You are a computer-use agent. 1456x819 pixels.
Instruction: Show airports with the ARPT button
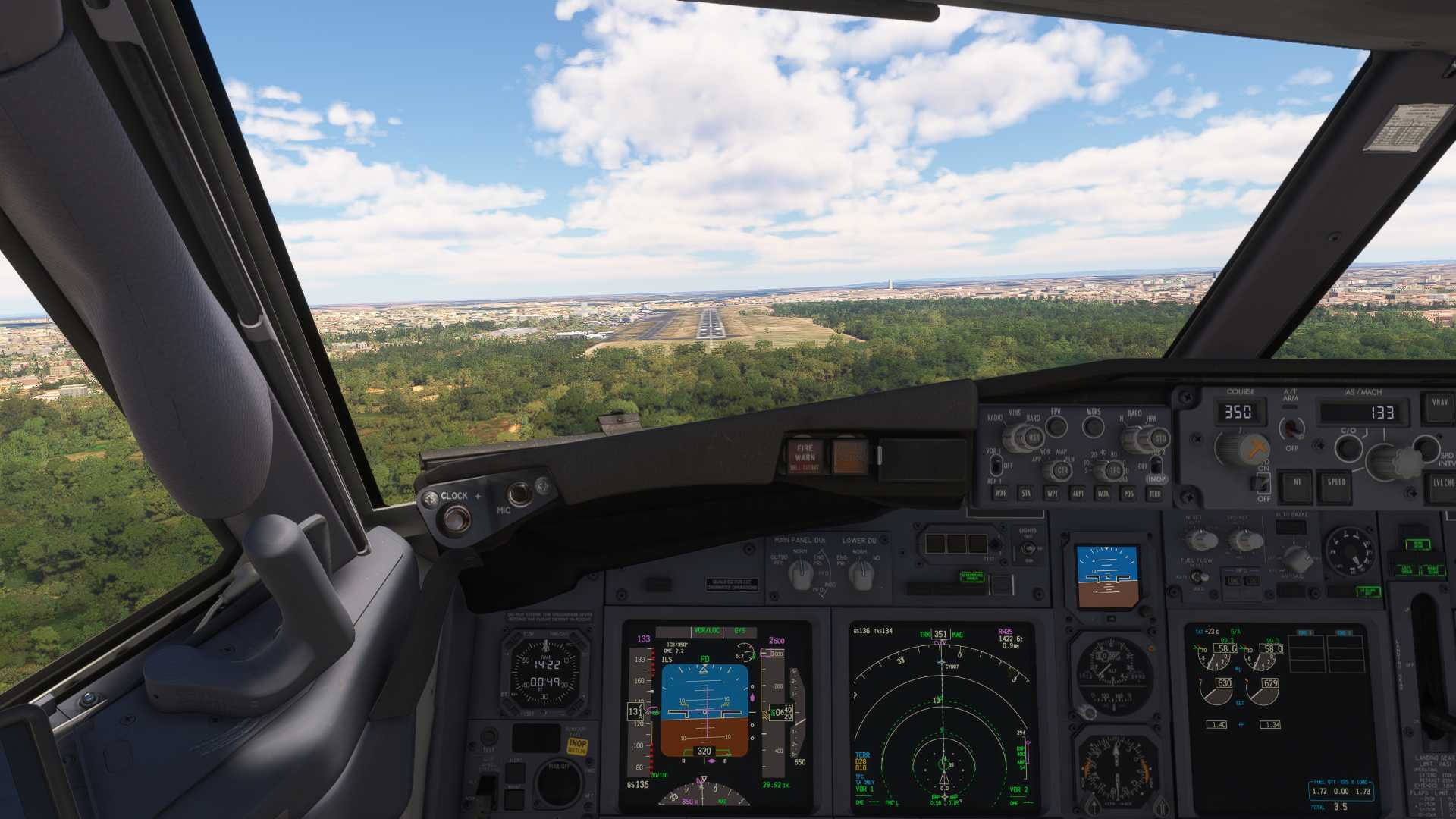coord(1078,494)
